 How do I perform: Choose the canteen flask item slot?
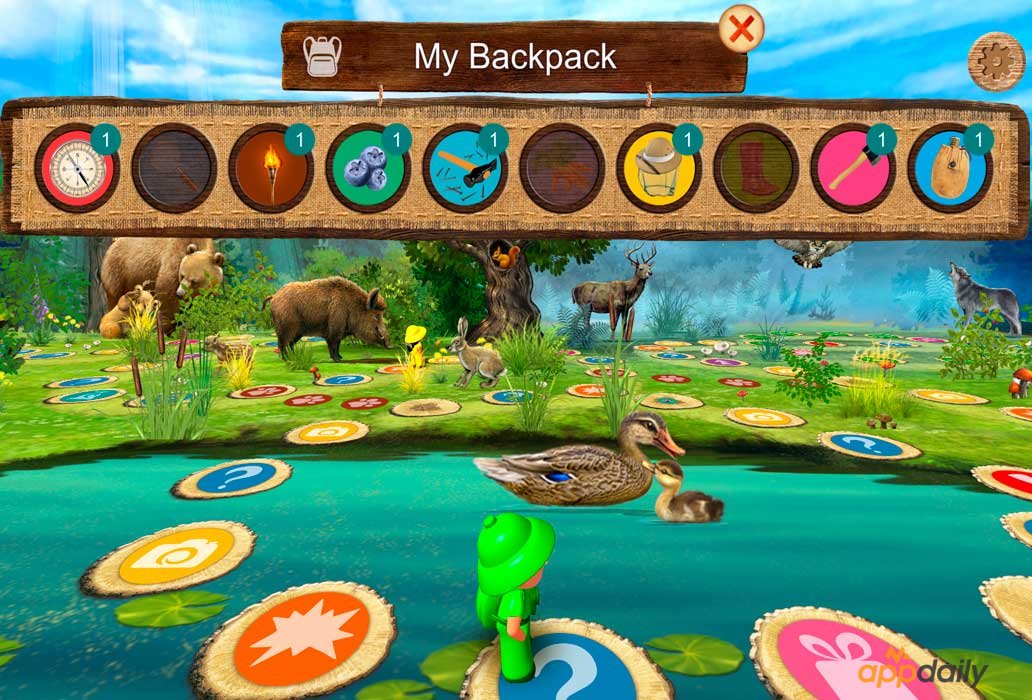pyautogui.click(x=950, y=167)
